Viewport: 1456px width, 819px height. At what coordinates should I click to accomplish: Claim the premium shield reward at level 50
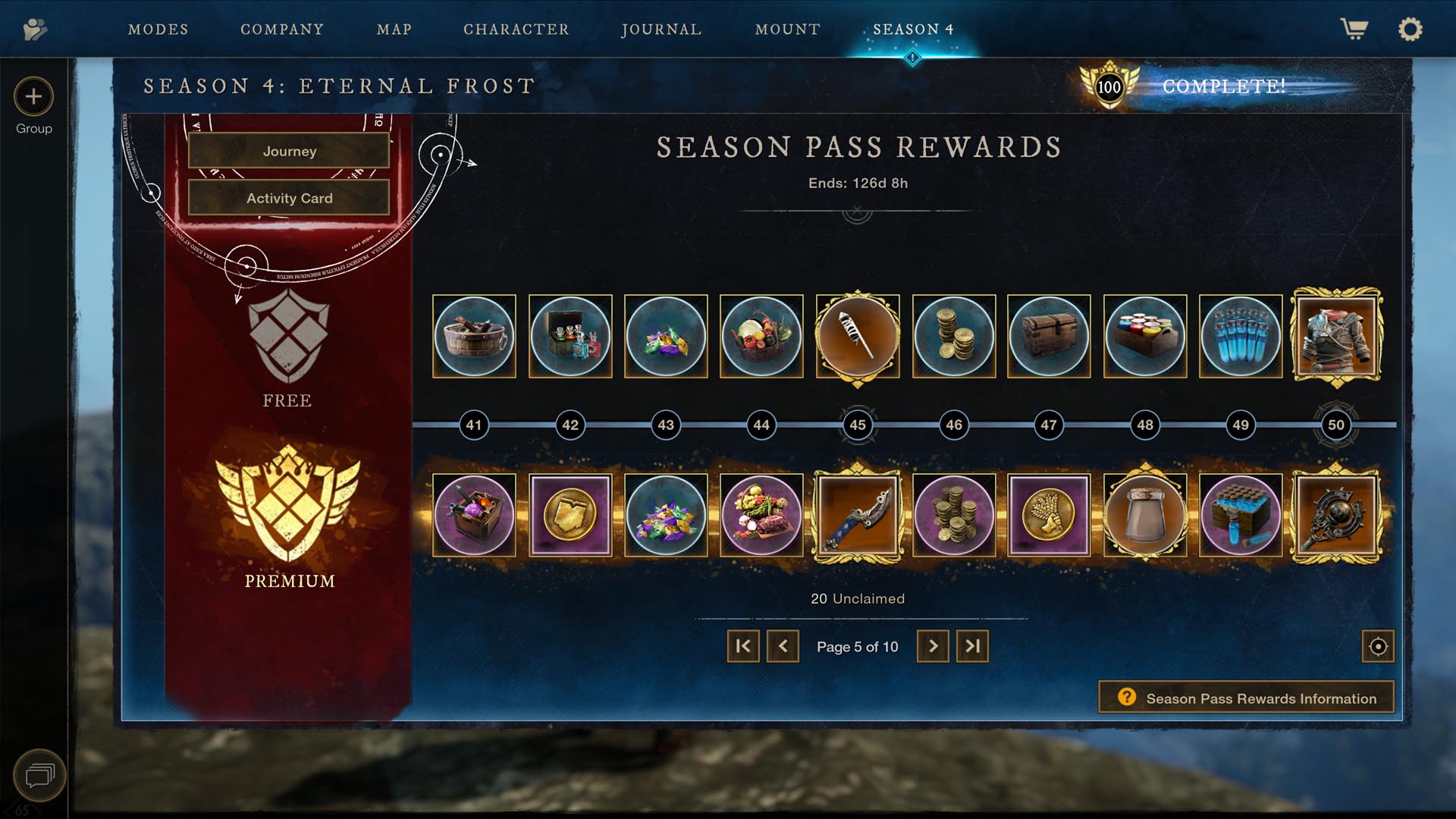1336,516
